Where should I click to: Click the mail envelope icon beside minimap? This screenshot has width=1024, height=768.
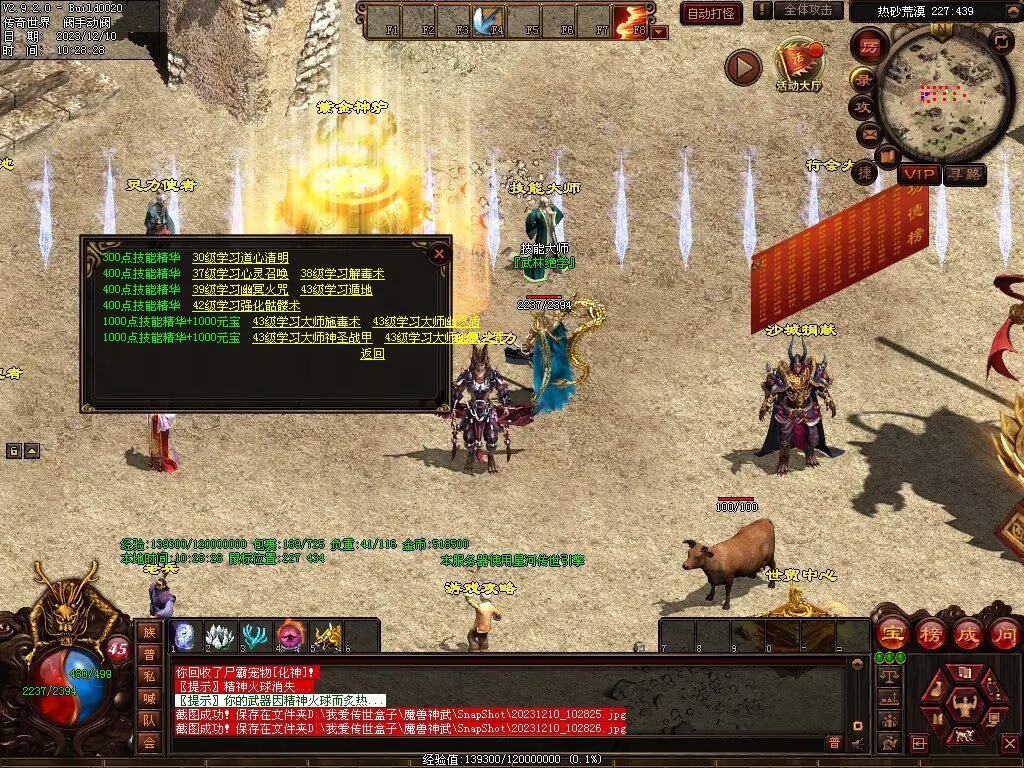pyautogui.click(x=867, y=132)
